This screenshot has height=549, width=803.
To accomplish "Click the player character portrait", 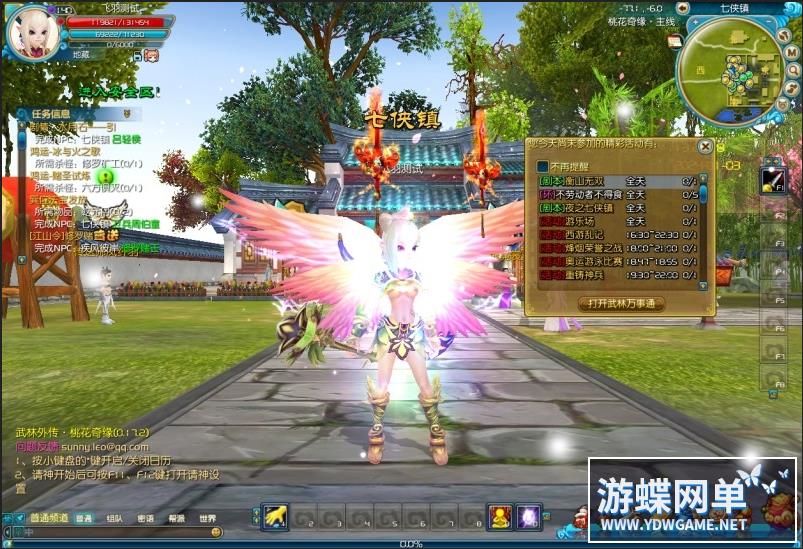I will 33,32.
